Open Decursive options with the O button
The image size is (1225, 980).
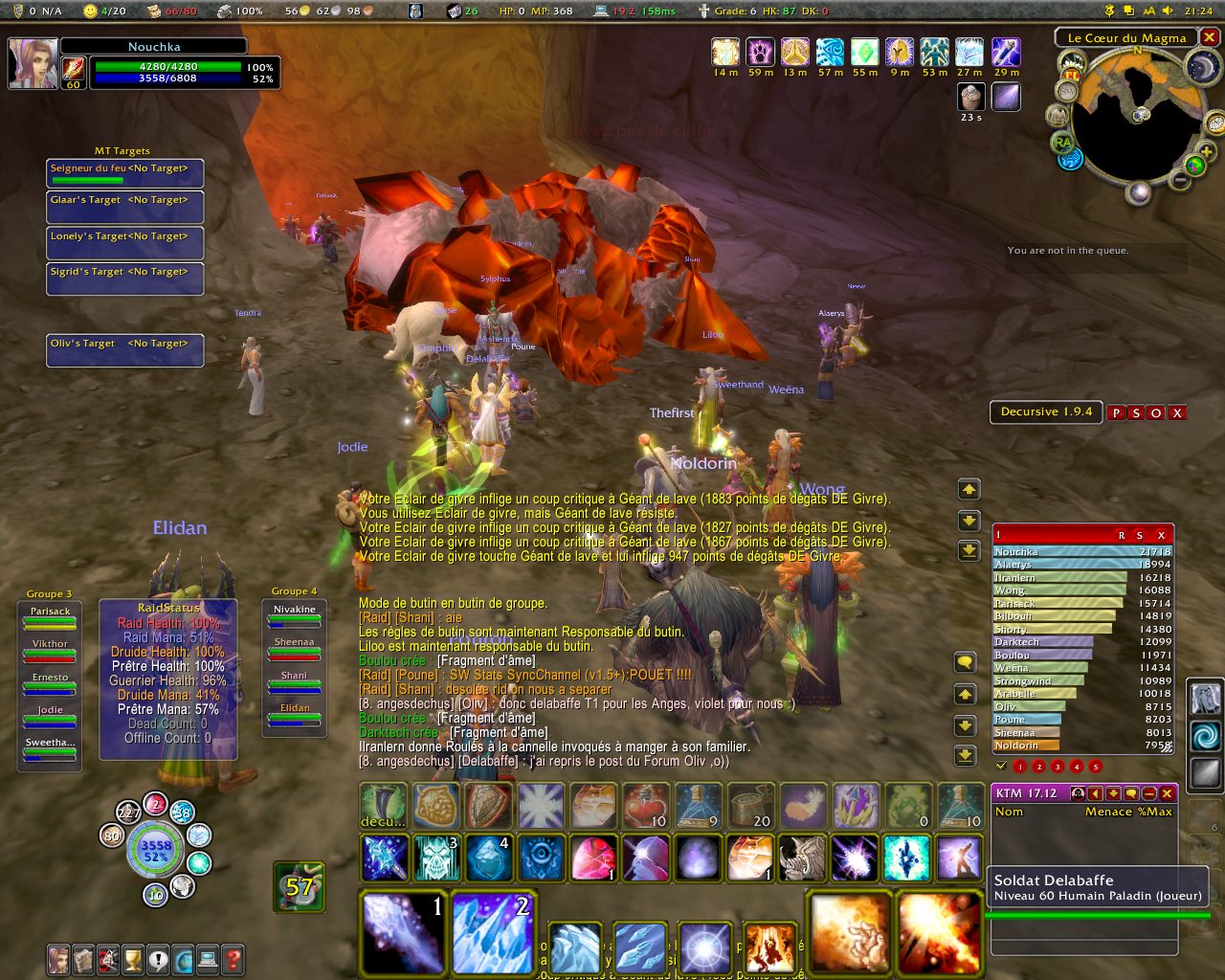[x=1156, y=412]
